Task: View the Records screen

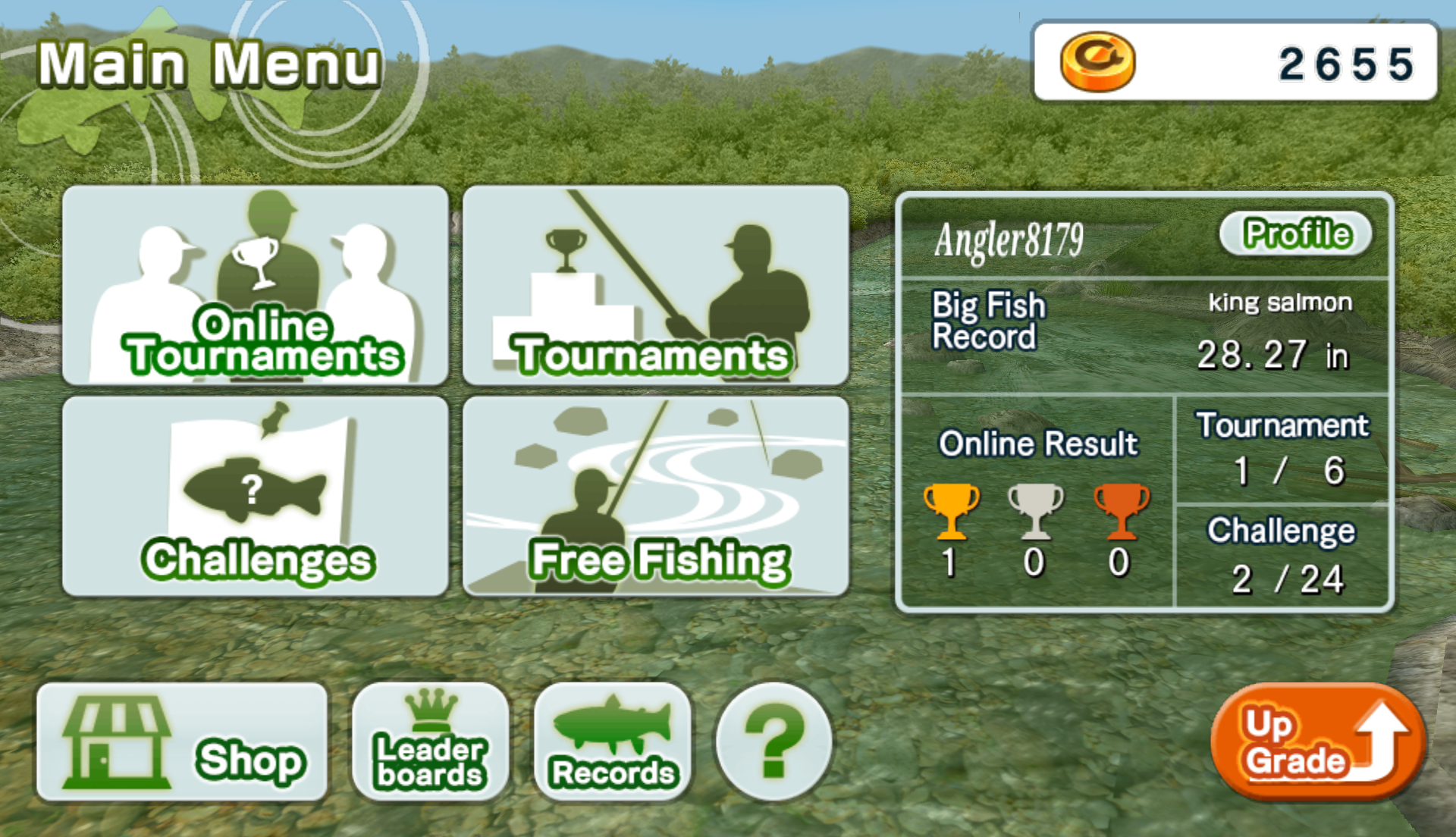Action: (x=611, y=741)
